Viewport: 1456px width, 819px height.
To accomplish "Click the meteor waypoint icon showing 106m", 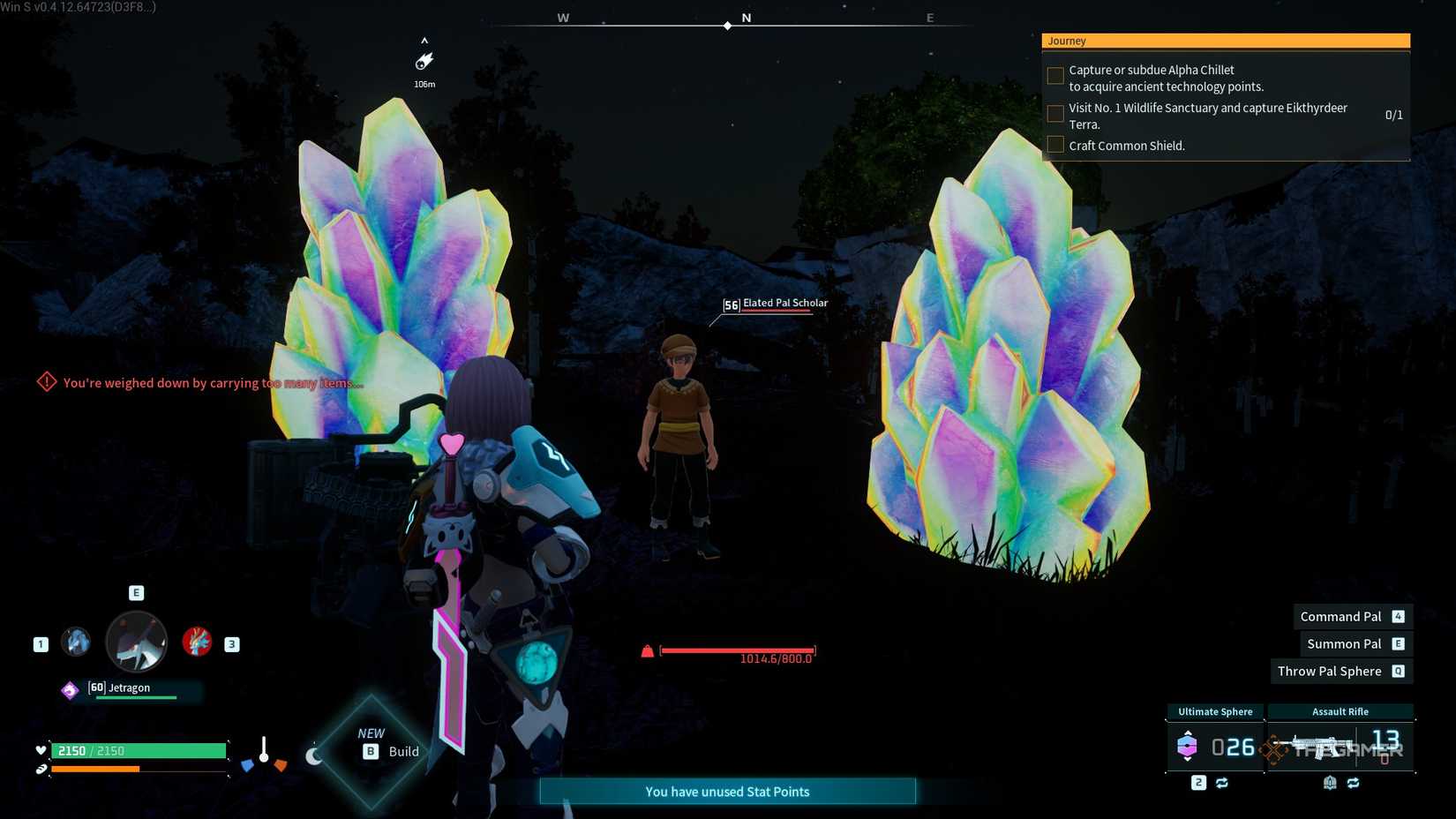I will pos(424,61).
